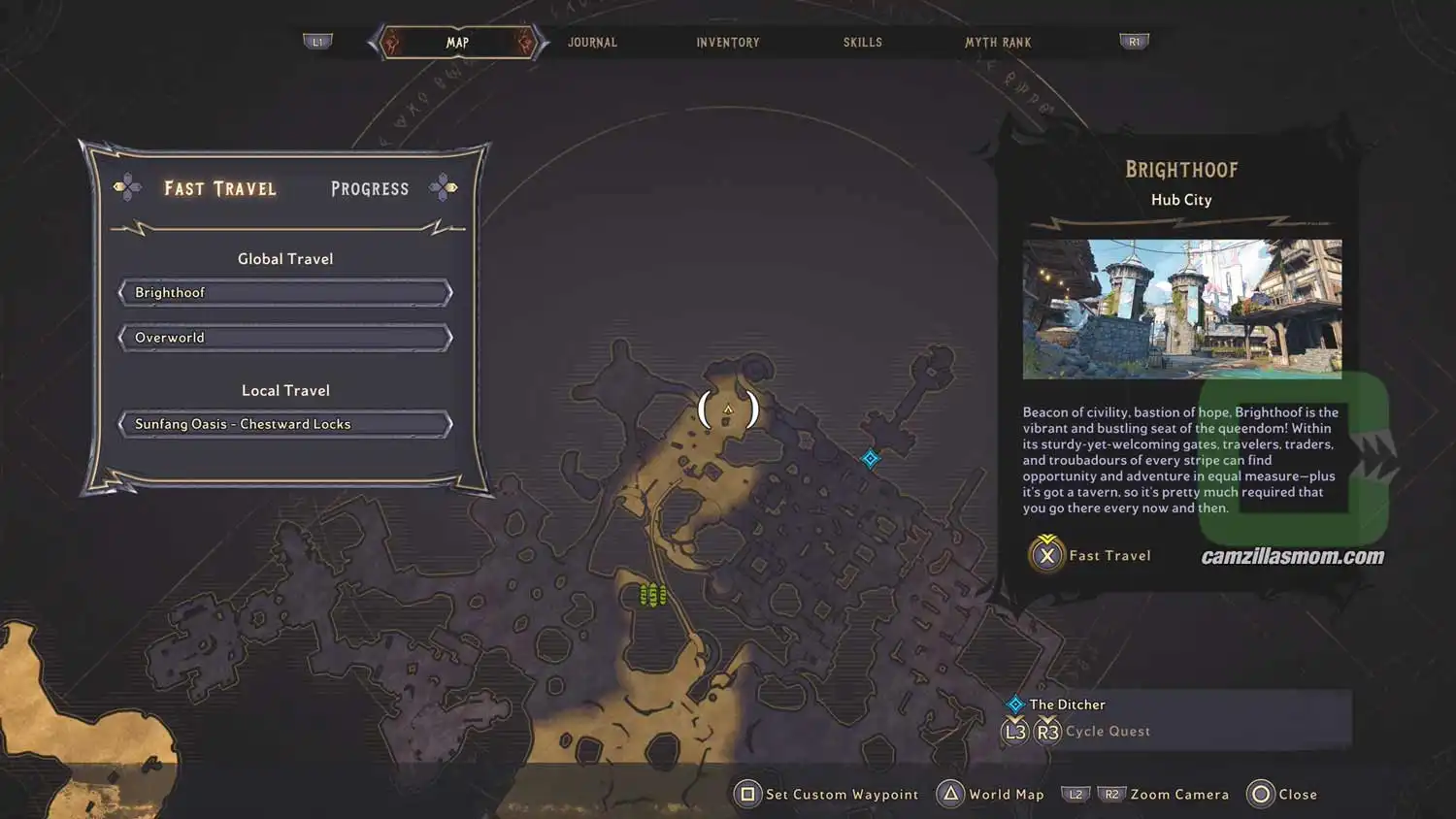Choose Brighthoof global travel destination
The width and height of the screenshot is (1456, 819).
point(285,293)
